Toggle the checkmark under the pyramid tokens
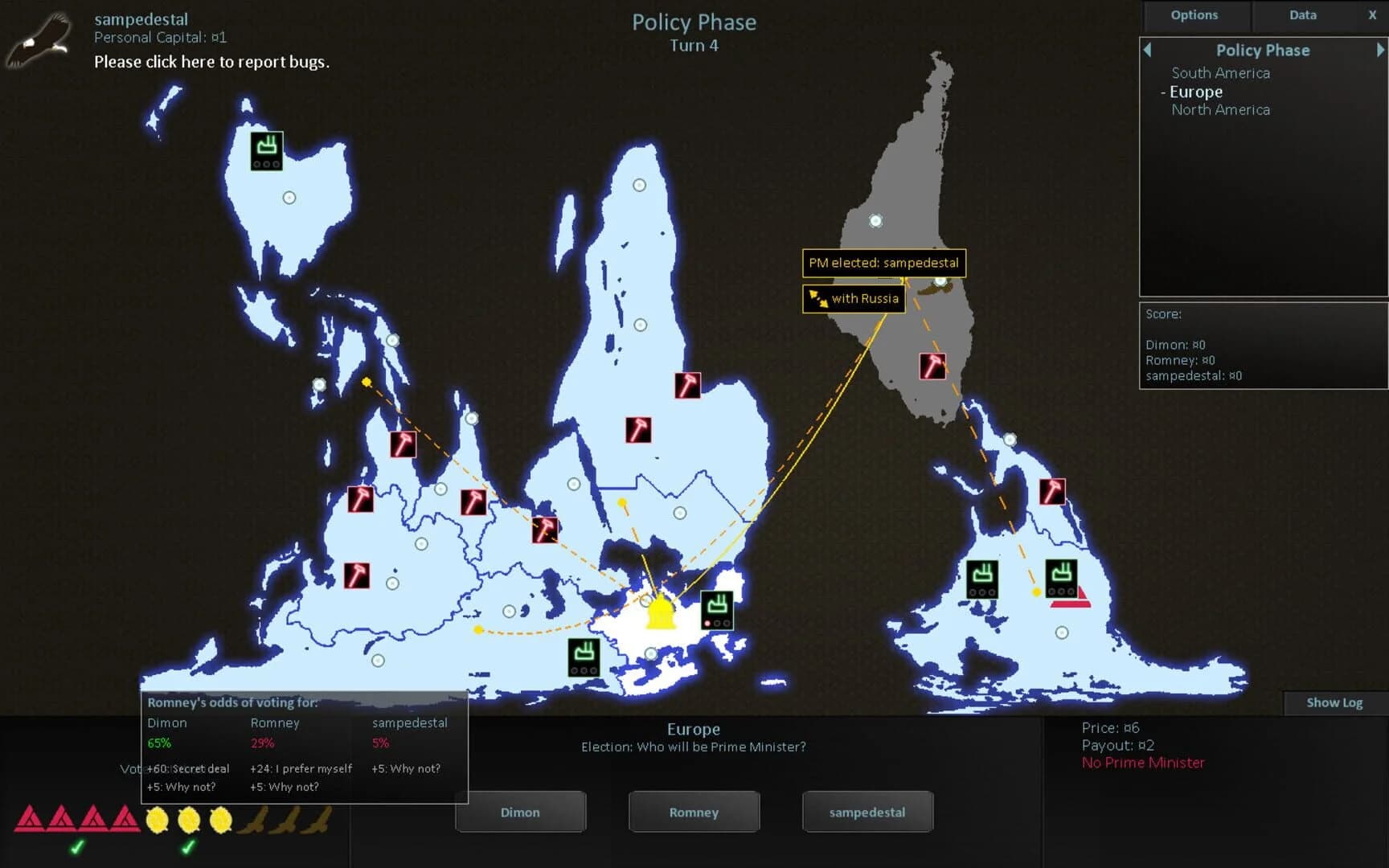 77,846
